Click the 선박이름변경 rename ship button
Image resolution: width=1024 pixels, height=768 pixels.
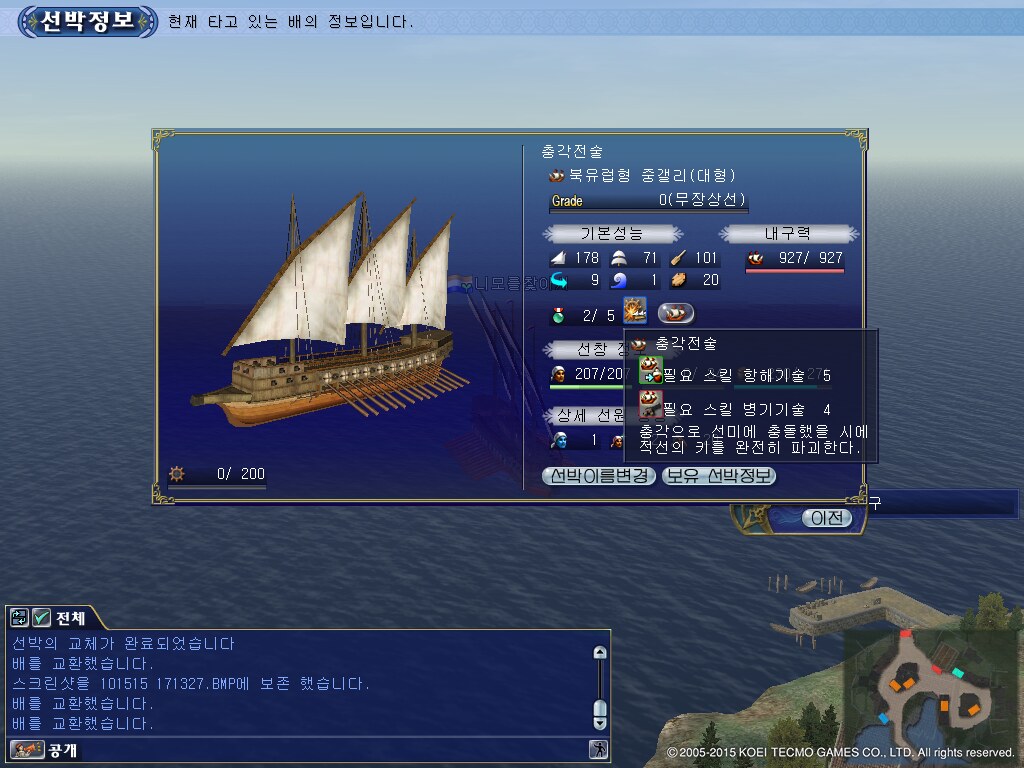coord(599,476)
